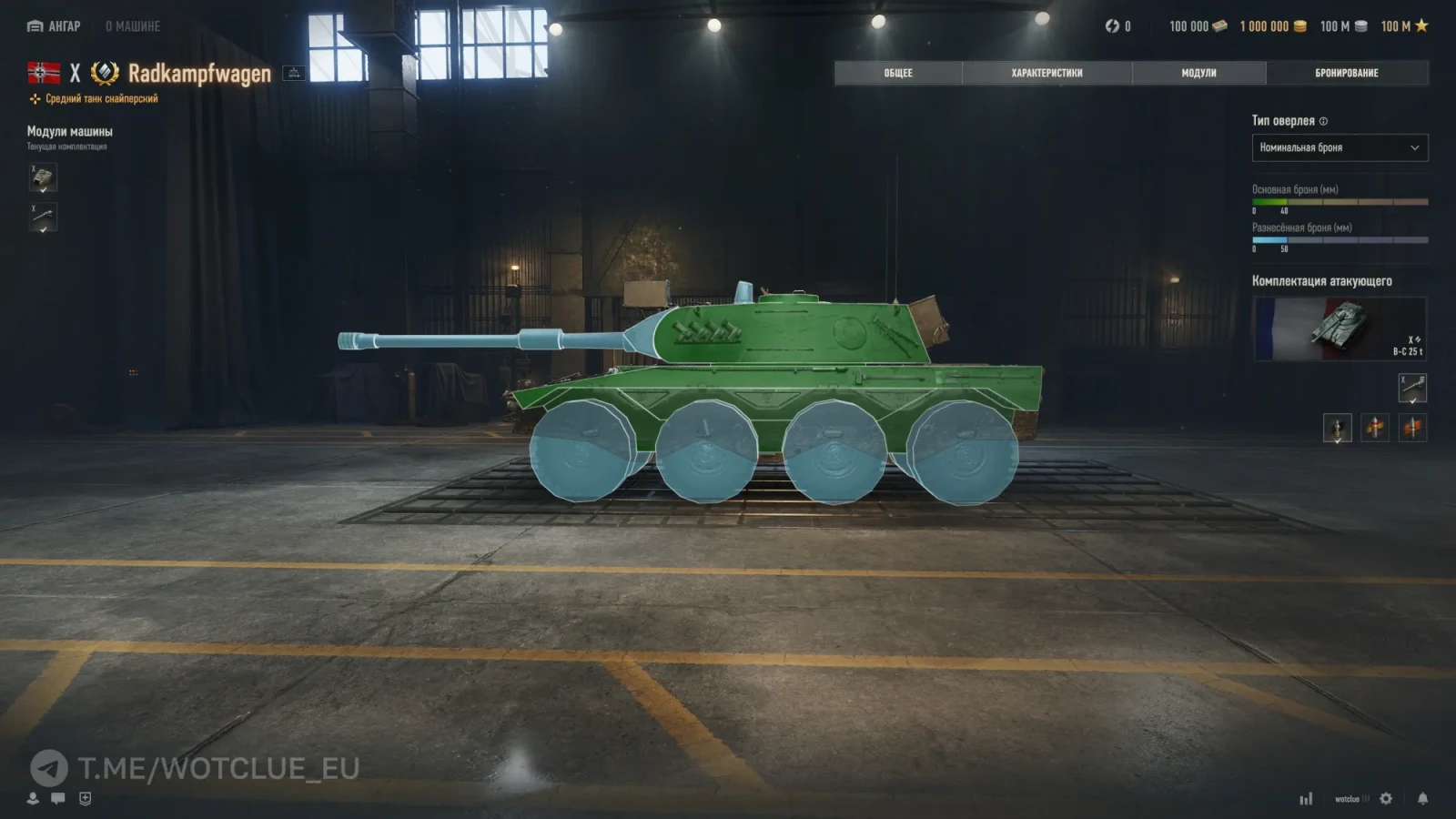Select the AP shell for the attacking tank
The image size is (1456, 819).
coord(1338,428)
